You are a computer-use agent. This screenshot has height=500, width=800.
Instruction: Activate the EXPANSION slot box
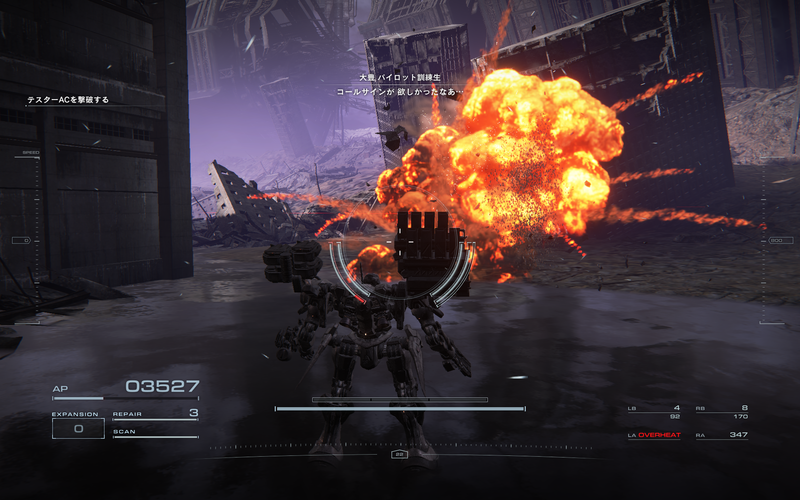click(77, 428)
